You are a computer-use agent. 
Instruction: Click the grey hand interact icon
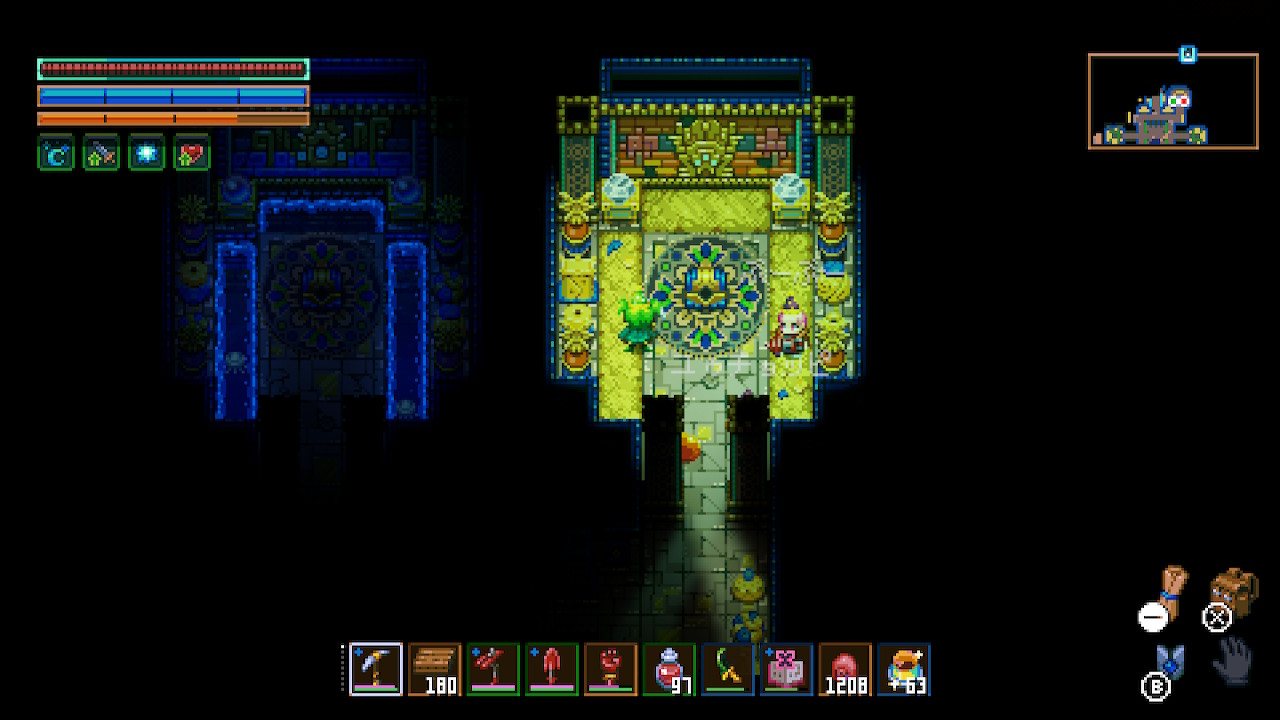tap(1235, 660)
